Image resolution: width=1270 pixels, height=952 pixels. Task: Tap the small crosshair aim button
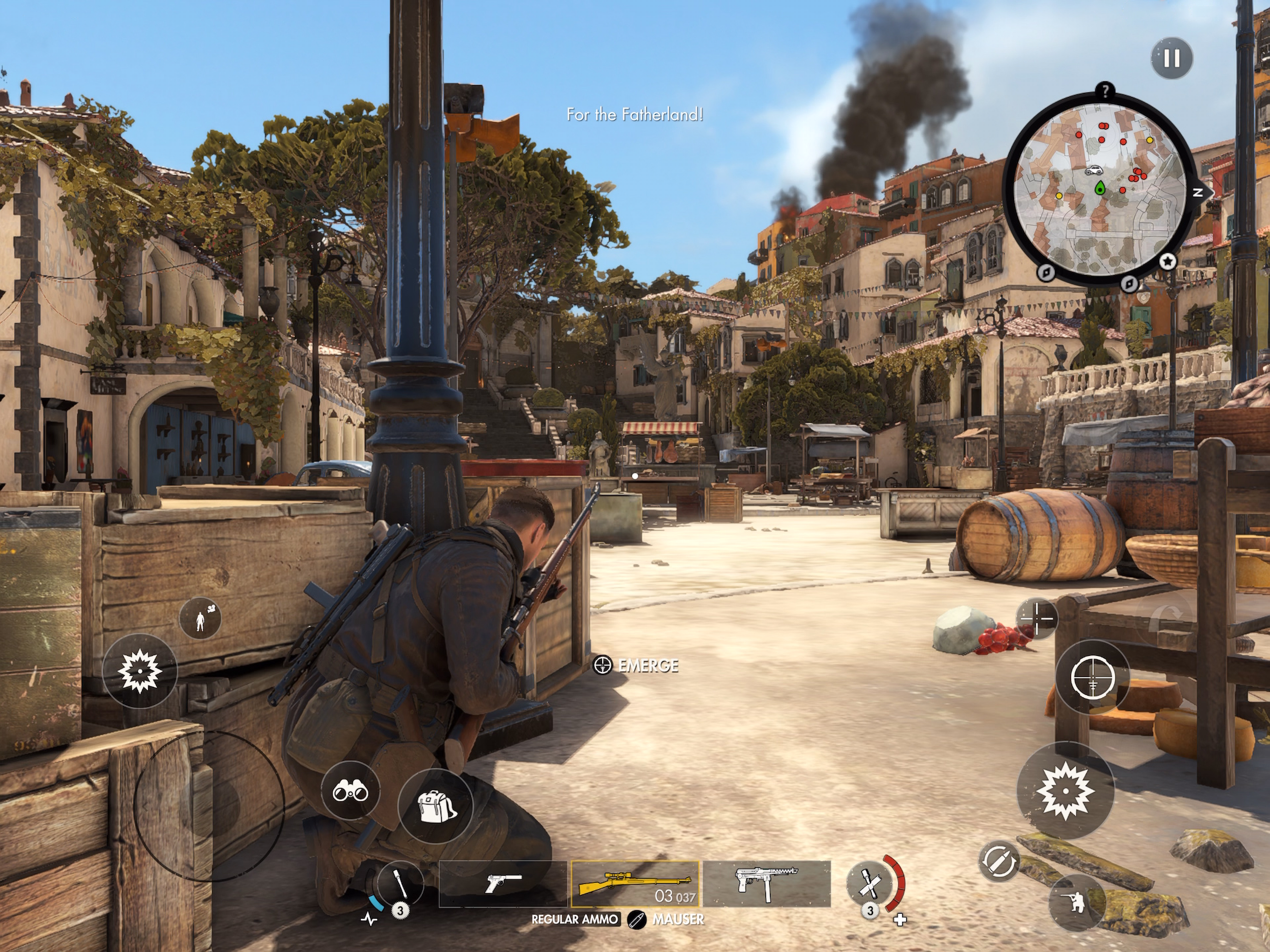pyautogui.click(x=1037, y=619)
